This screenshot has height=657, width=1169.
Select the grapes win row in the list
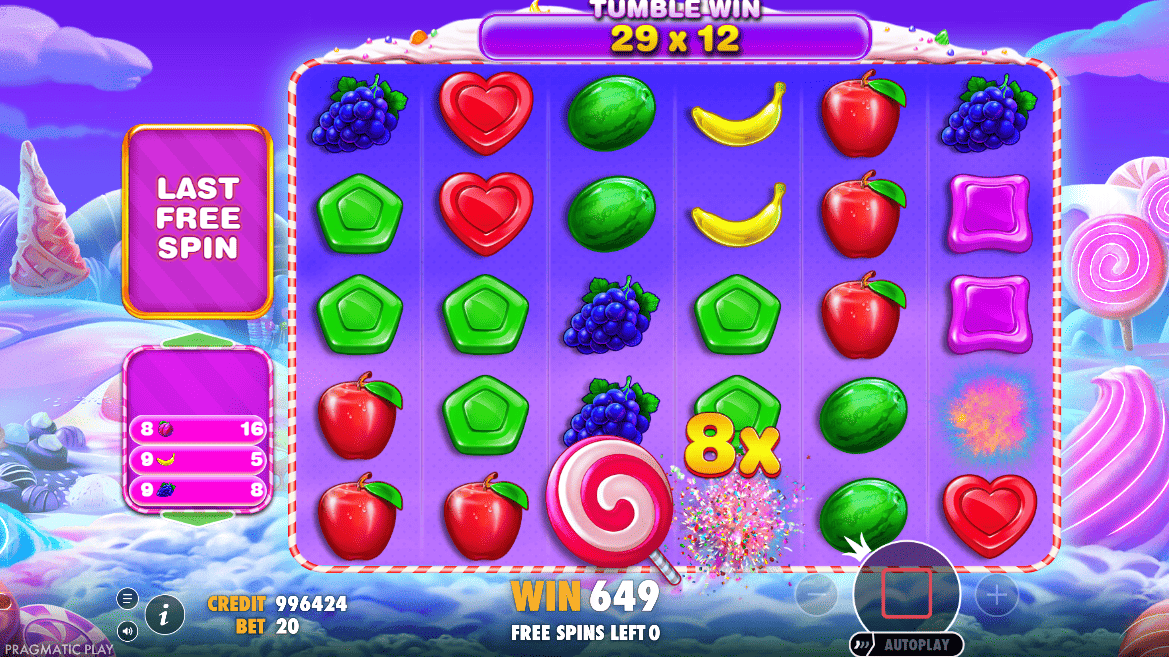point(197,490)
